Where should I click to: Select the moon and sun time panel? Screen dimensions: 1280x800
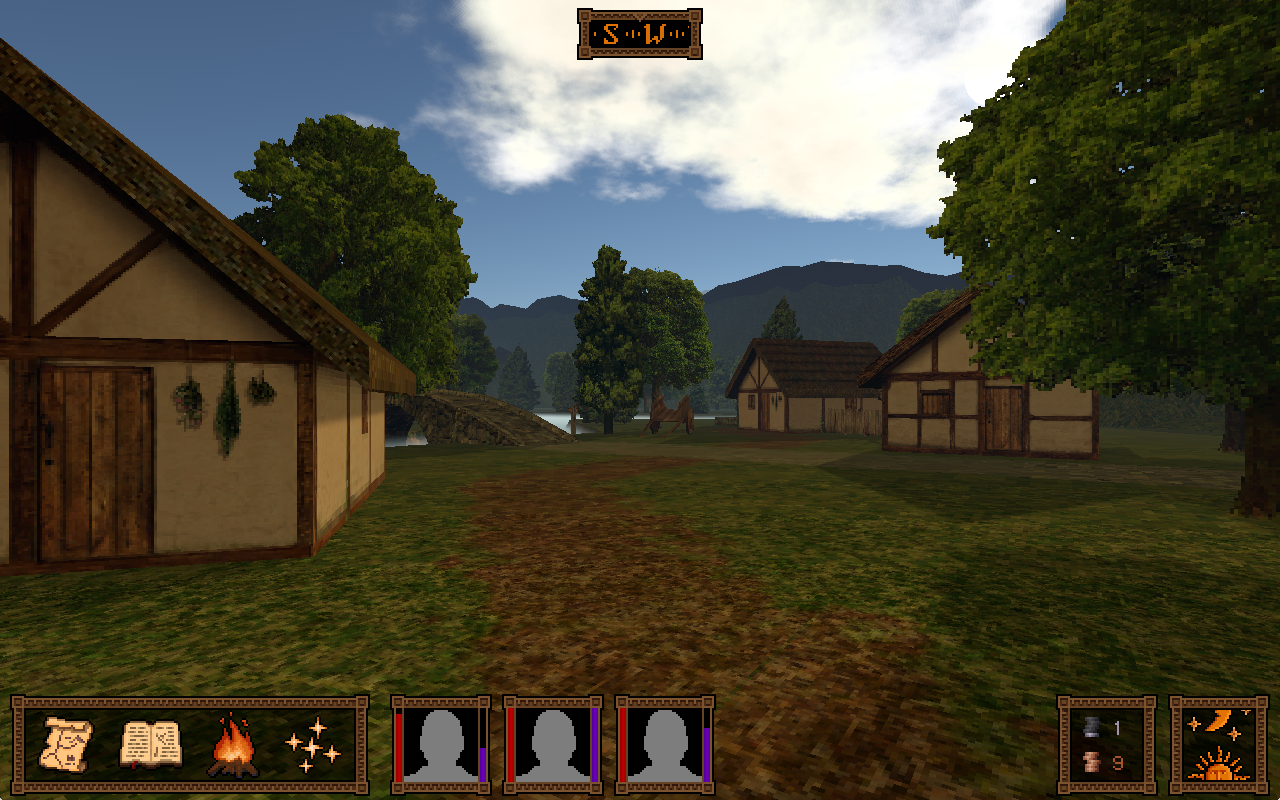(1218, 745)
